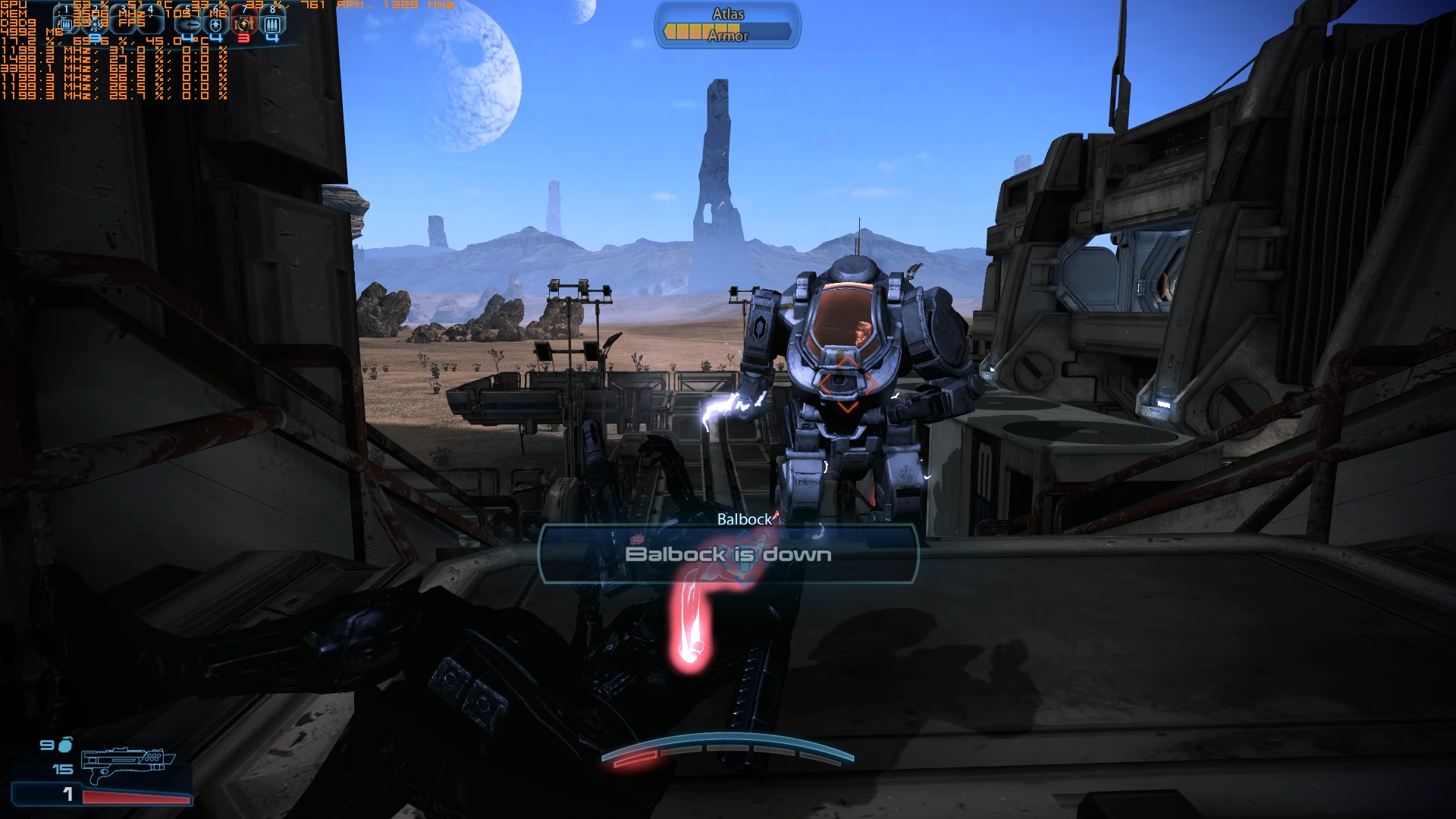1456x819 pixels.
Task: Use the red medi-gel revive in slot 7
Action: tap(243, 24)
